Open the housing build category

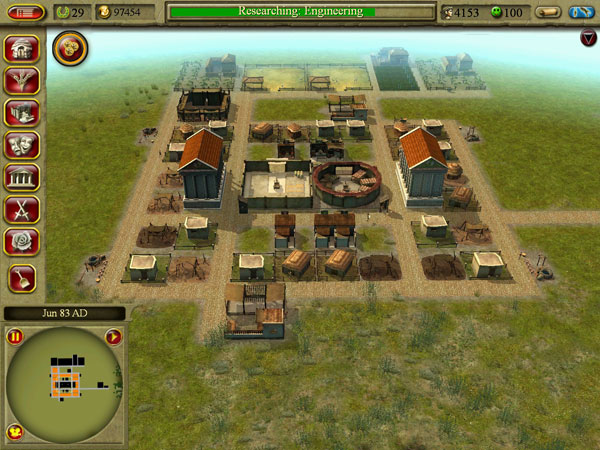click(x=22, y=49)
